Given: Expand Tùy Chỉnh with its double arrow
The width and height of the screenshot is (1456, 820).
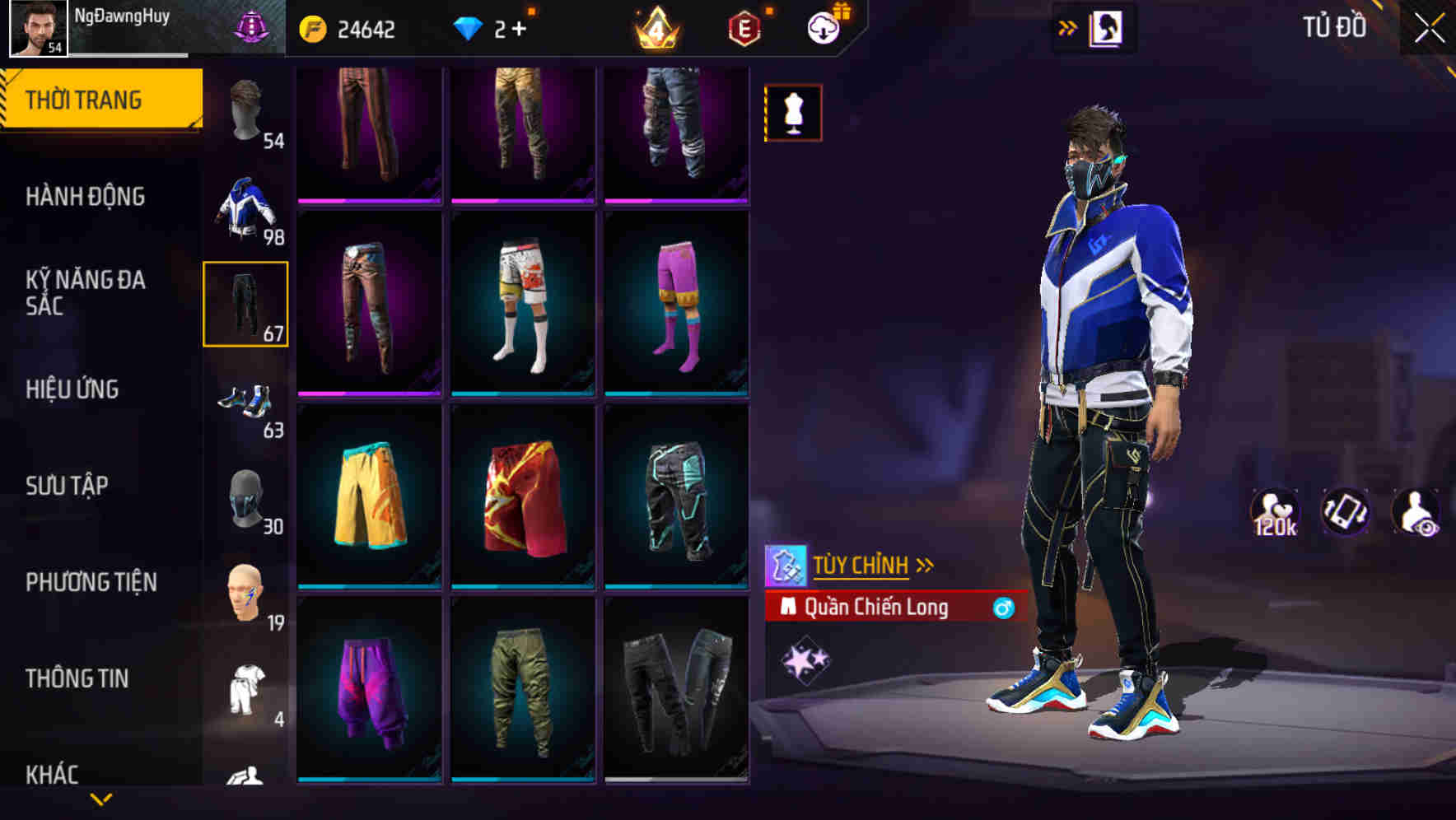Looking at the screenshot, I should click(926, 565).
